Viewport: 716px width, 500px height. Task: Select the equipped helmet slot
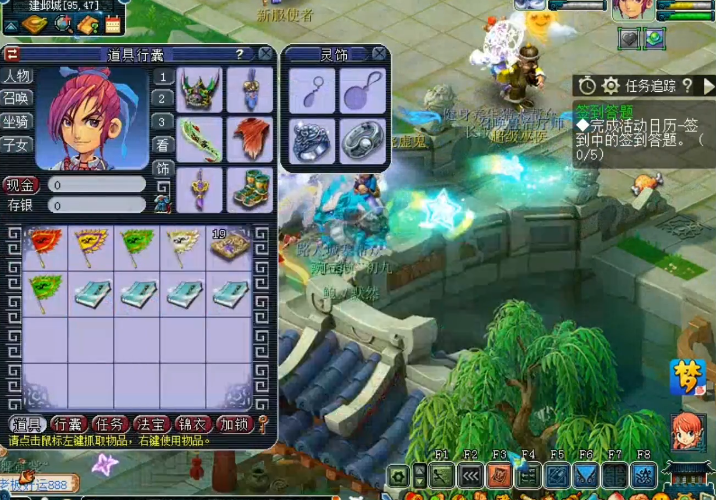[199, 90]
